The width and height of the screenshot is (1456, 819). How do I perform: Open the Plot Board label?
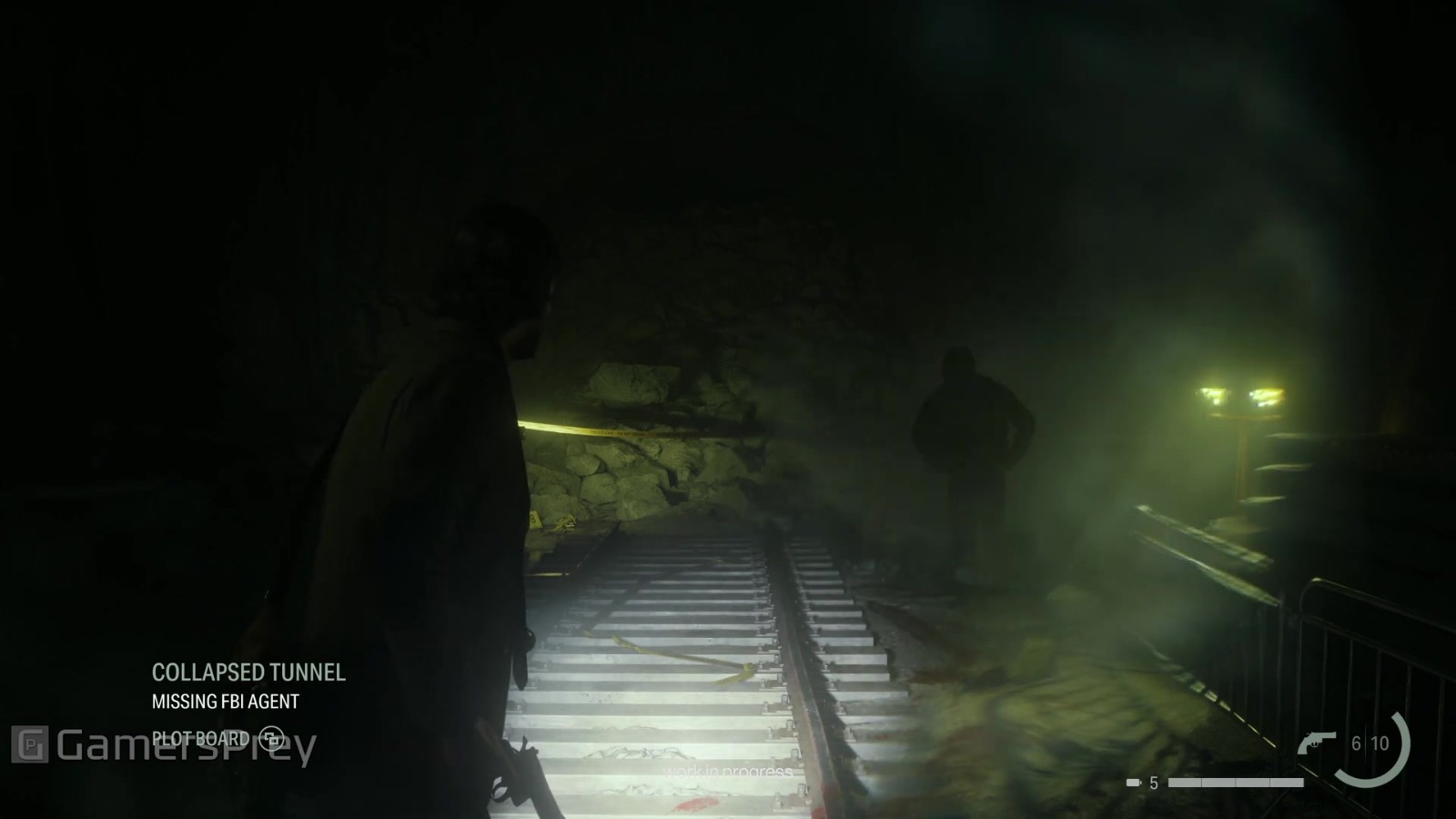(201, 738)
